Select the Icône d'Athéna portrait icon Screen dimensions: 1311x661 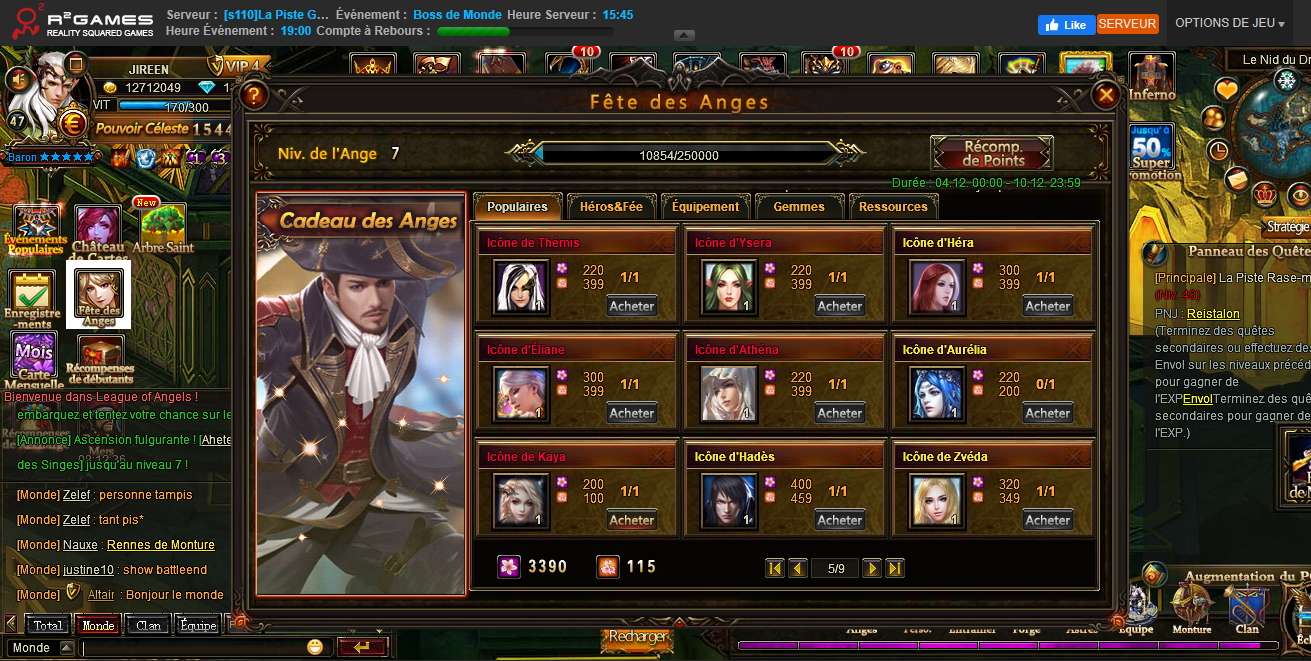[729, 393]
